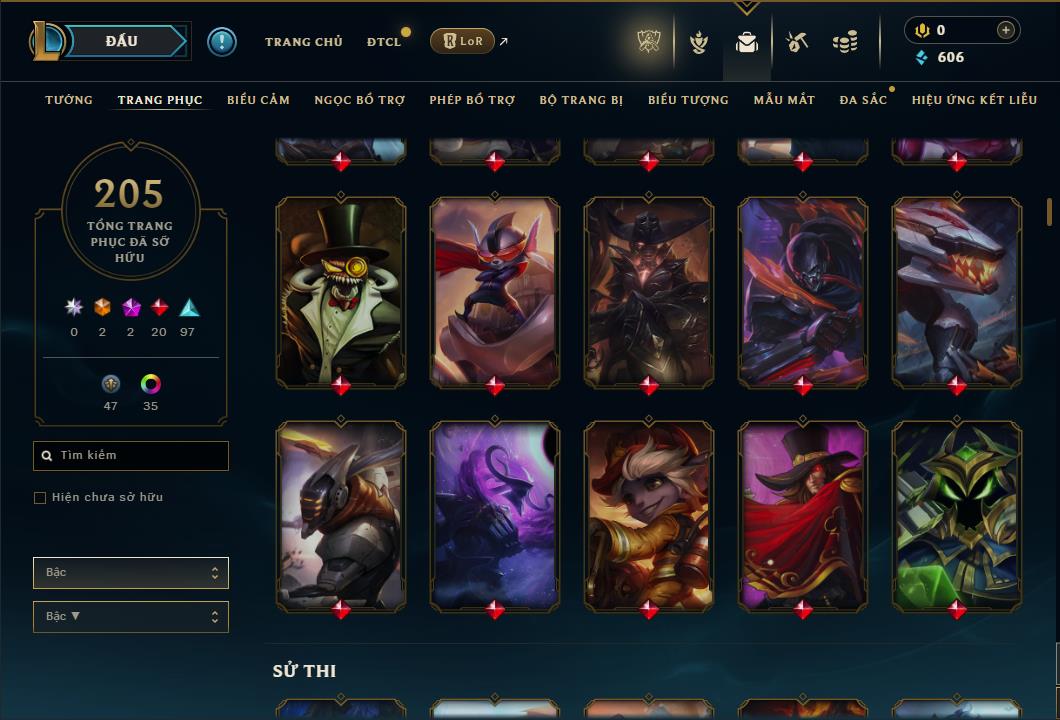The image size is (1060, 720).
Task: Go to the BỘ TRANG BỊ tab
Action: tap(581, 100)
